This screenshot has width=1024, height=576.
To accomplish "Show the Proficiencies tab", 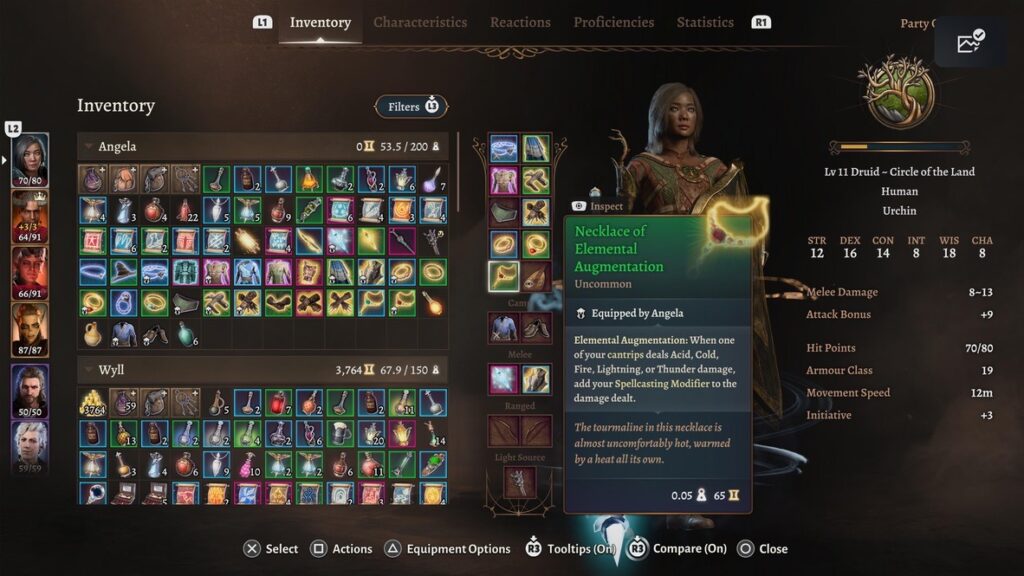I will pyautogui.click(x=613, y=22).
